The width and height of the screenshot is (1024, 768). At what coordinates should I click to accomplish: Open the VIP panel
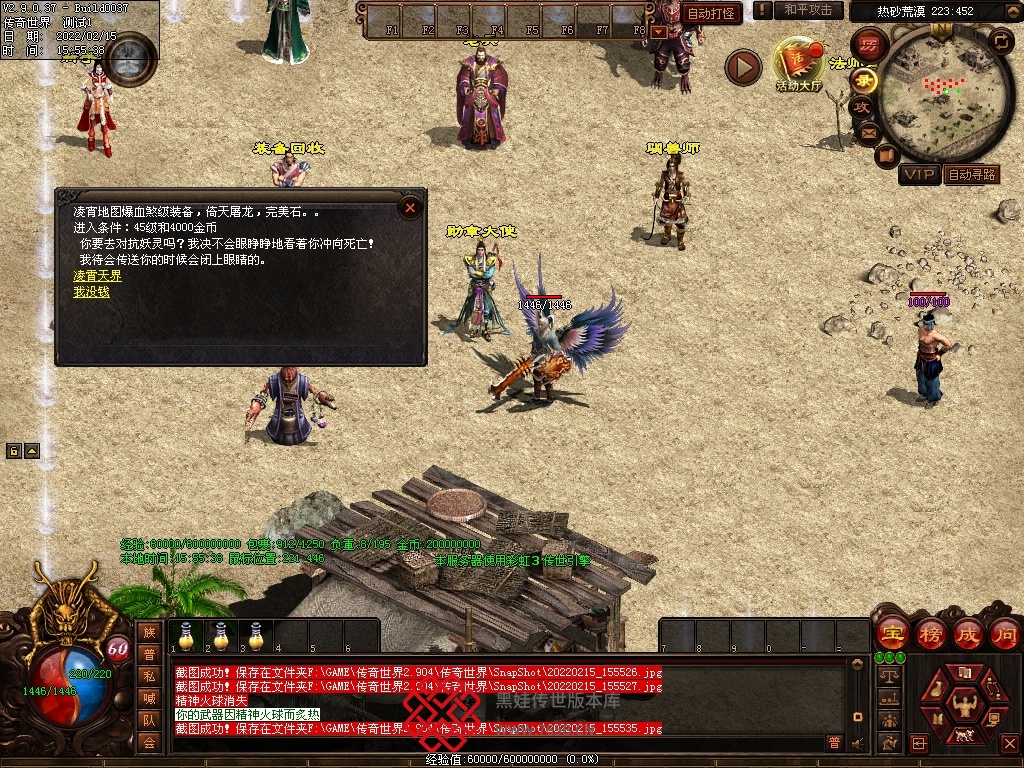(x=919, y=175)
